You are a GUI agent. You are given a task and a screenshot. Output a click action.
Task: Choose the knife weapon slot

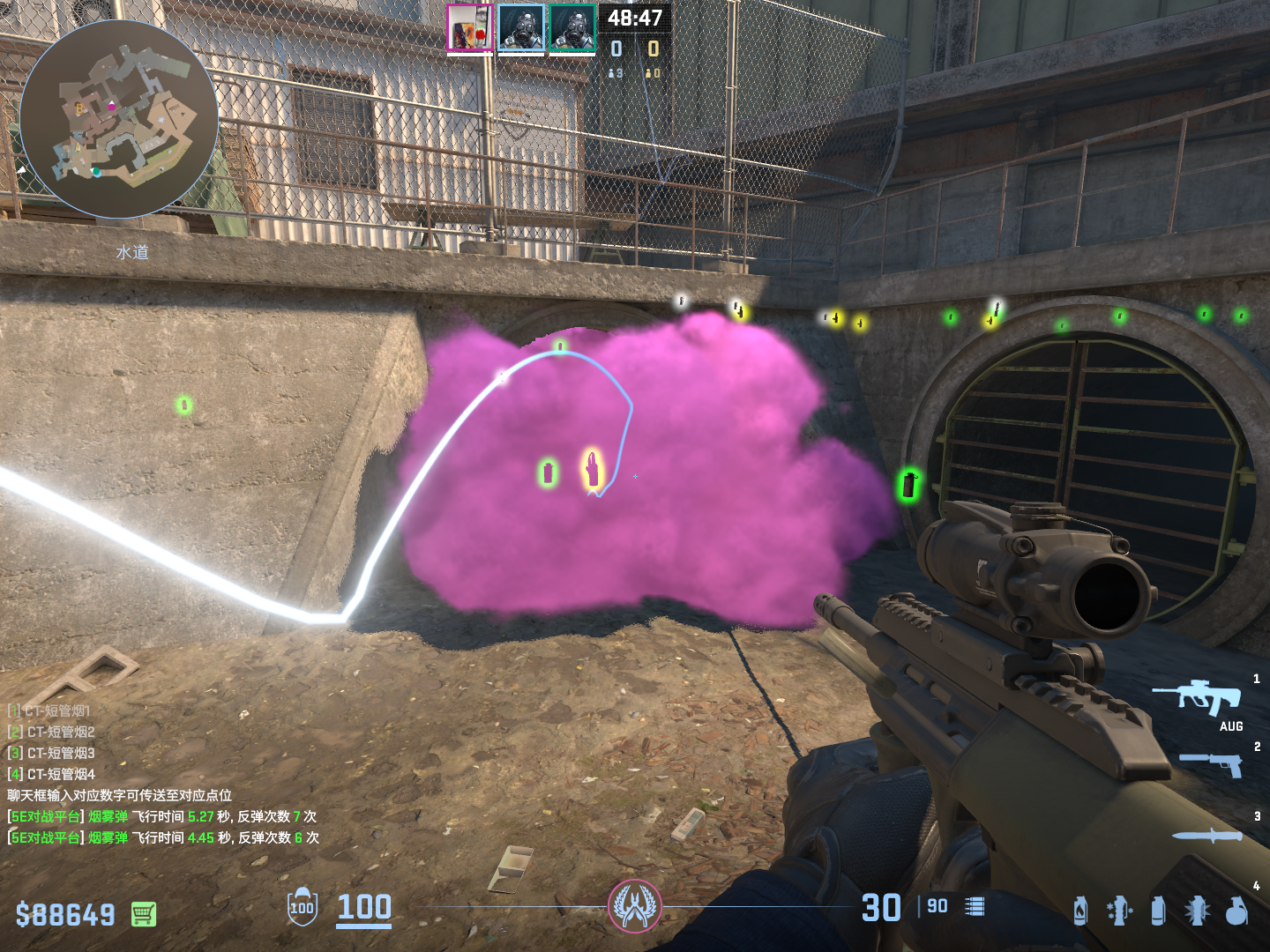1206,836
